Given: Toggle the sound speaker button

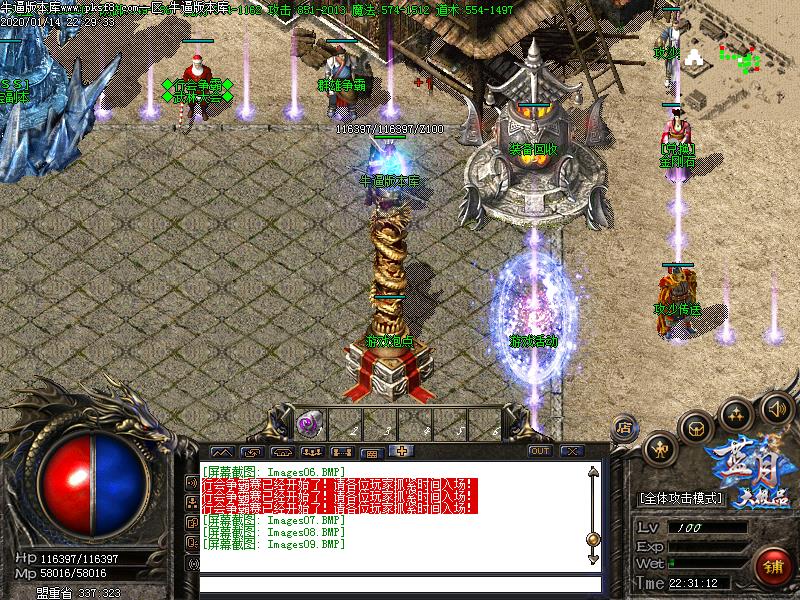Looking at the screenshot, I should (x=775, y=408).
